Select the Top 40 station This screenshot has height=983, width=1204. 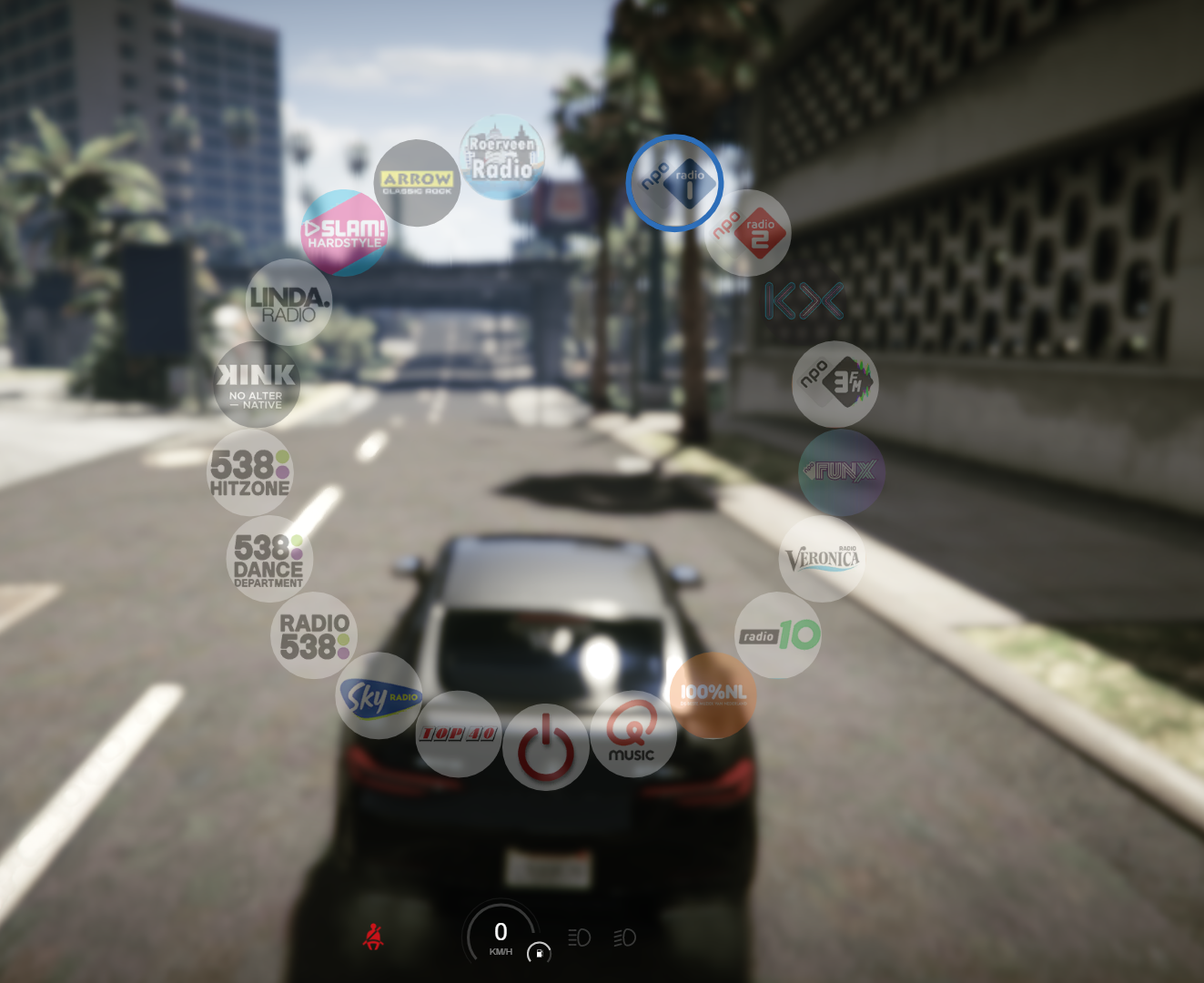[x=459, y=734]
